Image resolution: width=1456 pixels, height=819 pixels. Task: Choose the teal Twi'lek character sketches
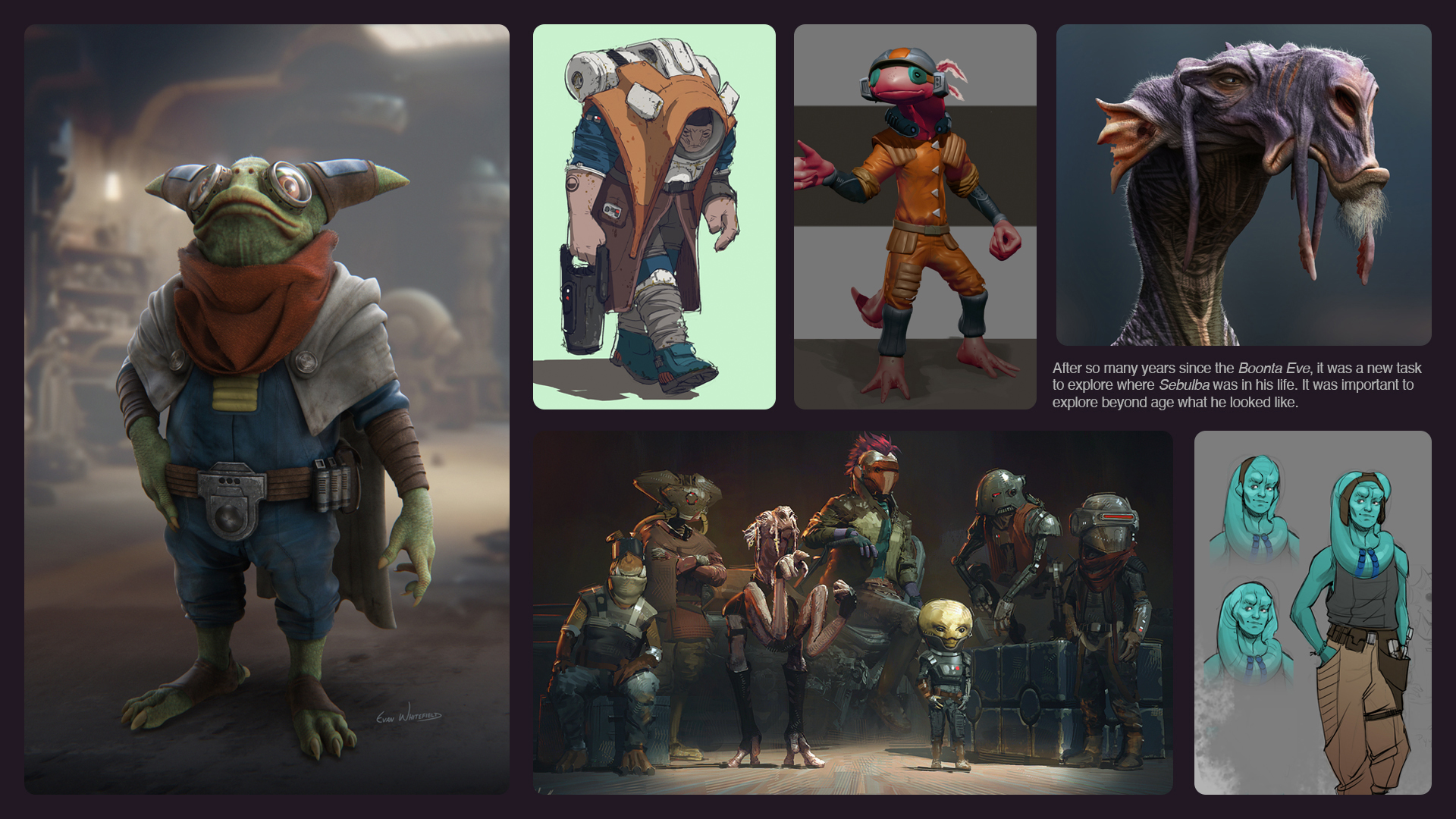click(x=1313, y=613)
